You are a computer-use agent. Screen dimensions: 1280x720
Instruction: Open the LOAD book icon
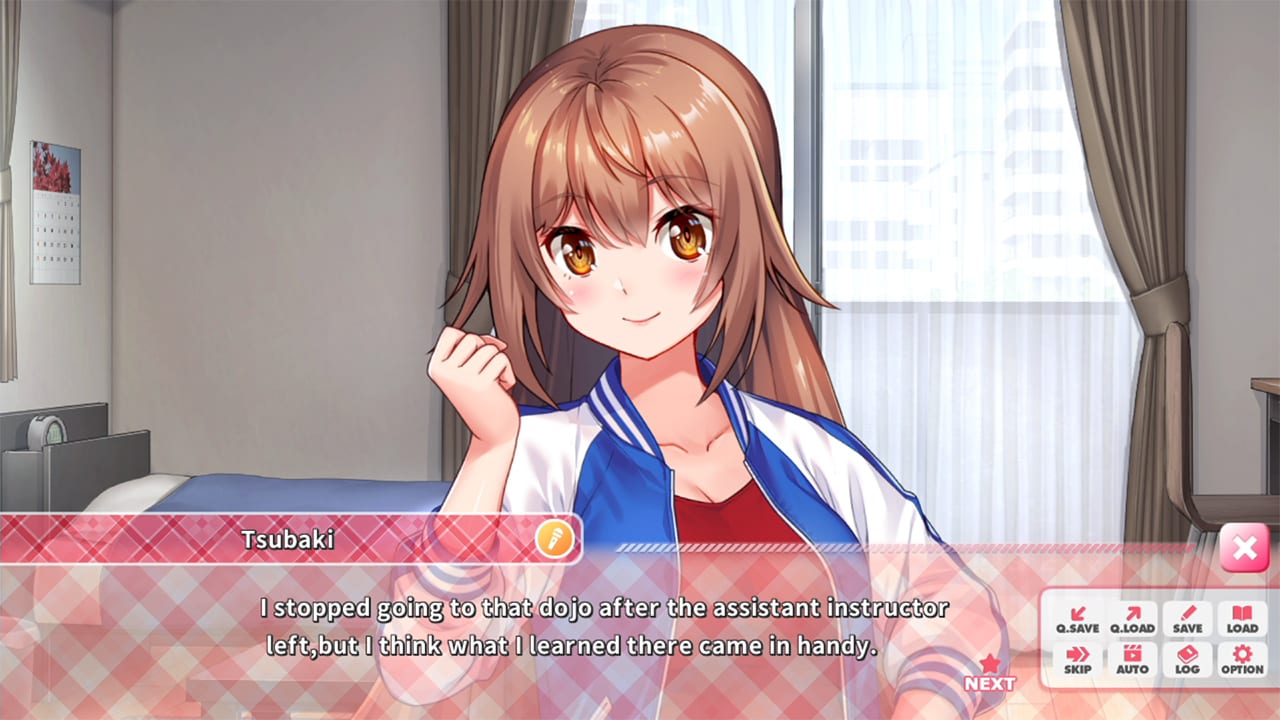1241,620
